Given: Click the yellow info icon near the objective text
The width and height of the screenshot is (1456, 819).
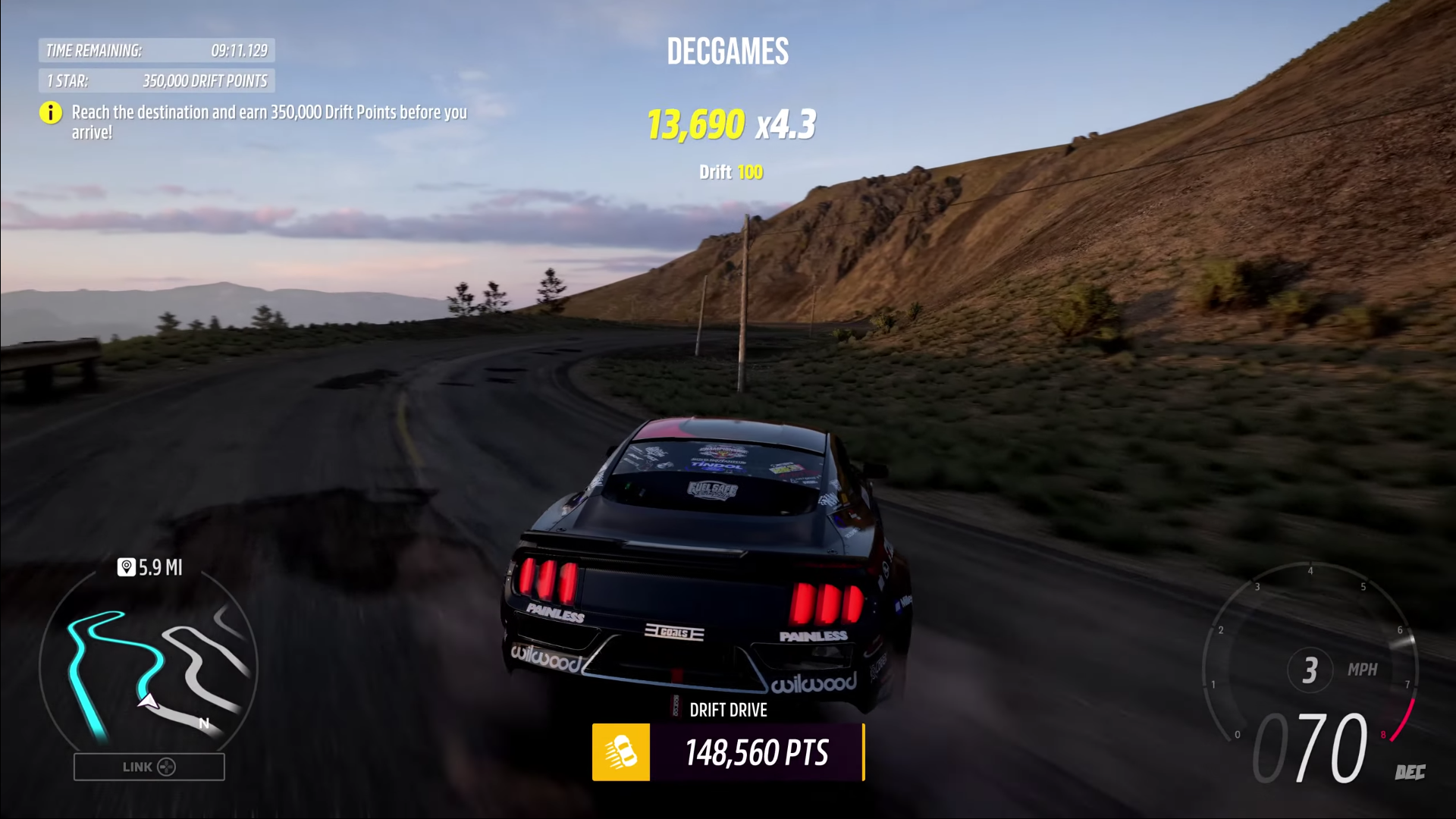Looking at the screenshot, I should (50, 113).
